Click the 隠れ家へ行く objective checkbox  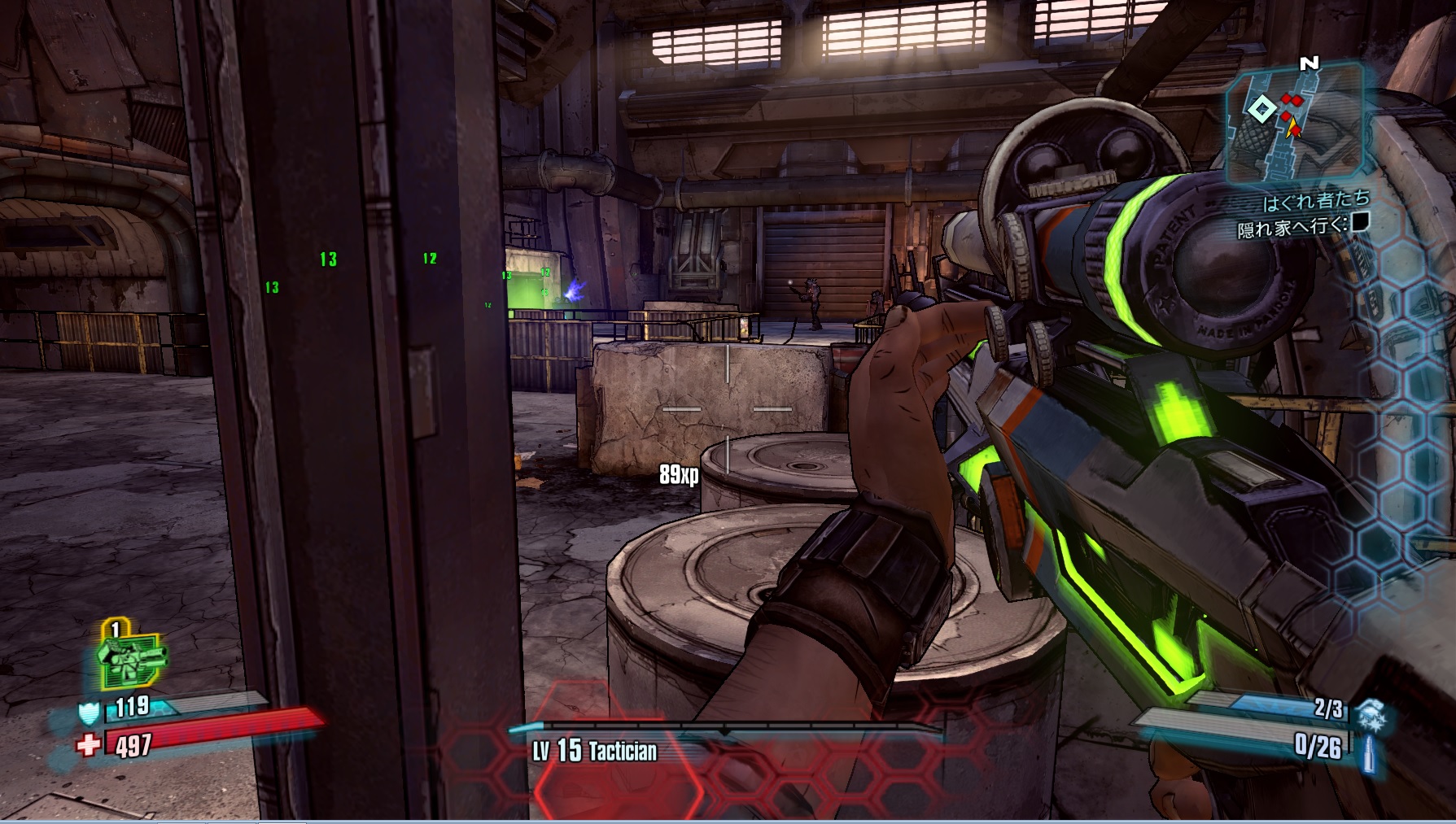coord(1360,221)
